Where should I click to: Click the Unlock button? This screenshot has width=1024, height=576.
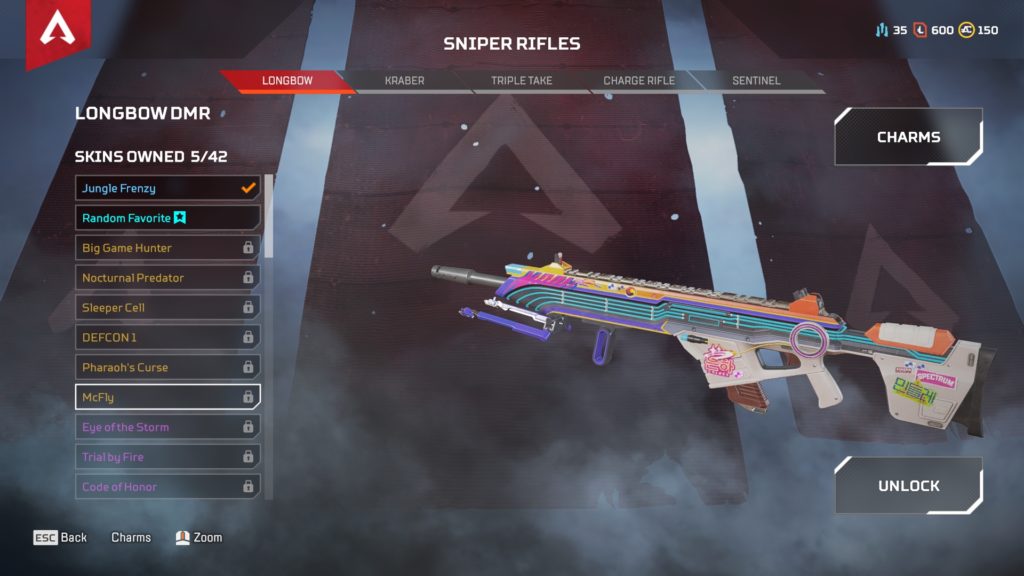click(x=908, y=486)
